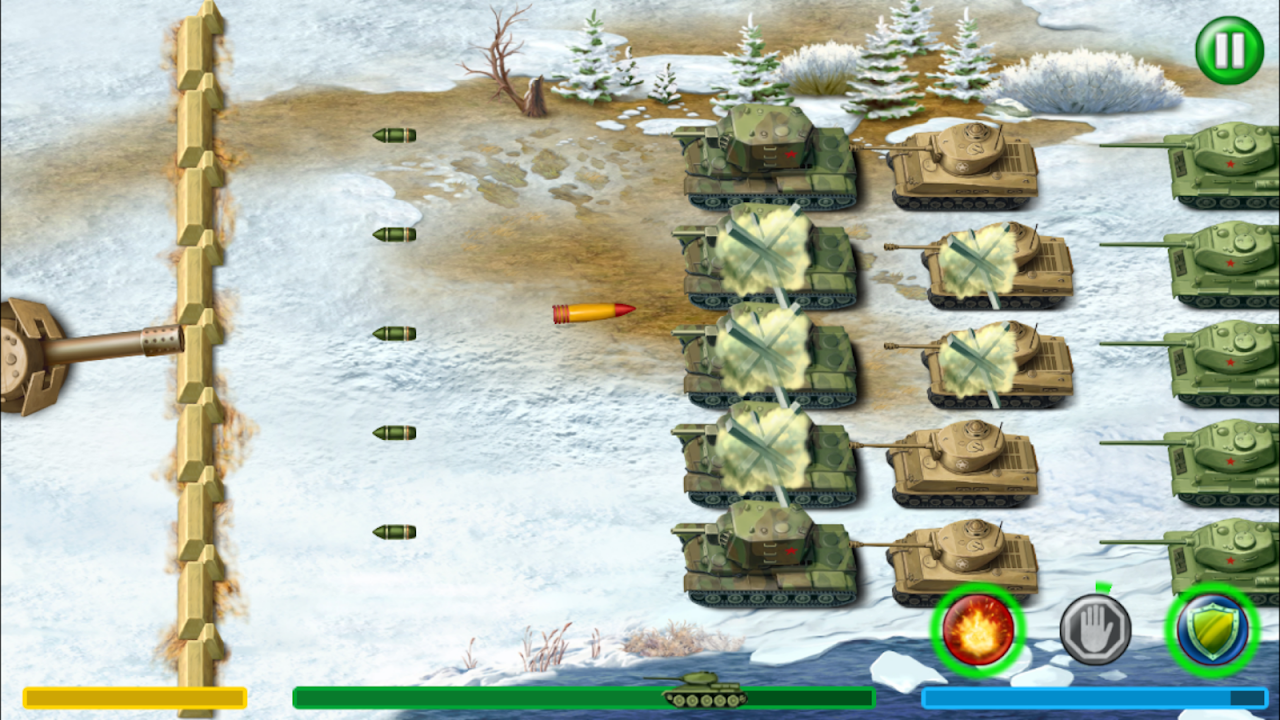Activate the green shield power-up
The width and height of the screenshot is (1280, 720).
tap(1214, 630)
